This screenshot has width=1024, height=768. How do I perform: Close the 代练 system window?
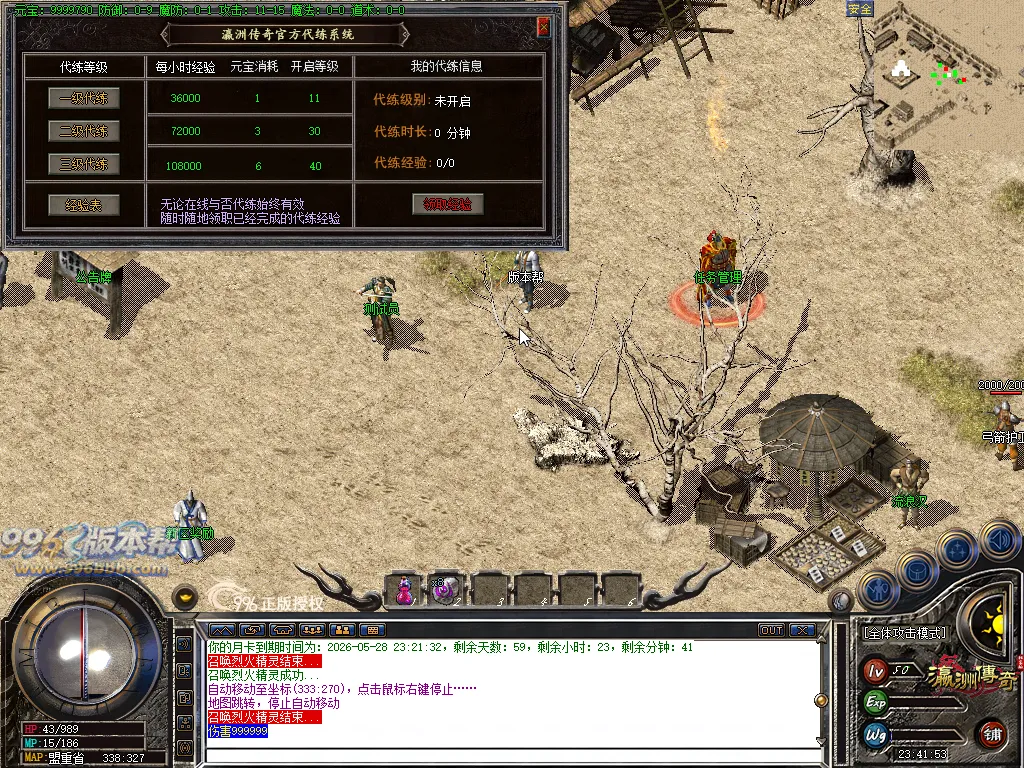[543, 27]
